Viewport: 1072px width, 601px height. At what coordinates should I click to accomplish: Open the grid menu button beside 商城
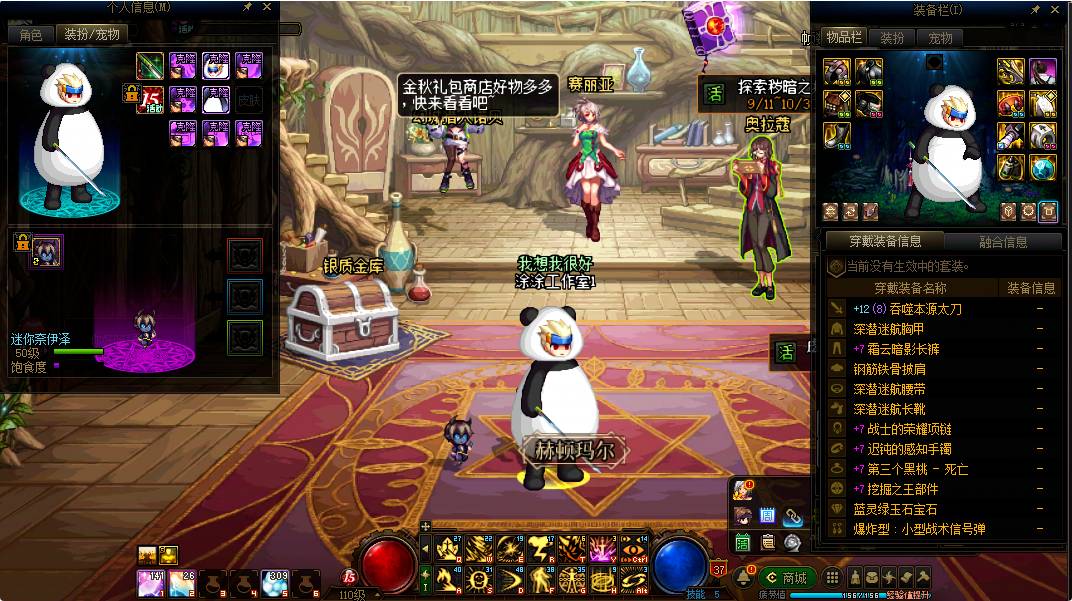[x=831, y=577]
